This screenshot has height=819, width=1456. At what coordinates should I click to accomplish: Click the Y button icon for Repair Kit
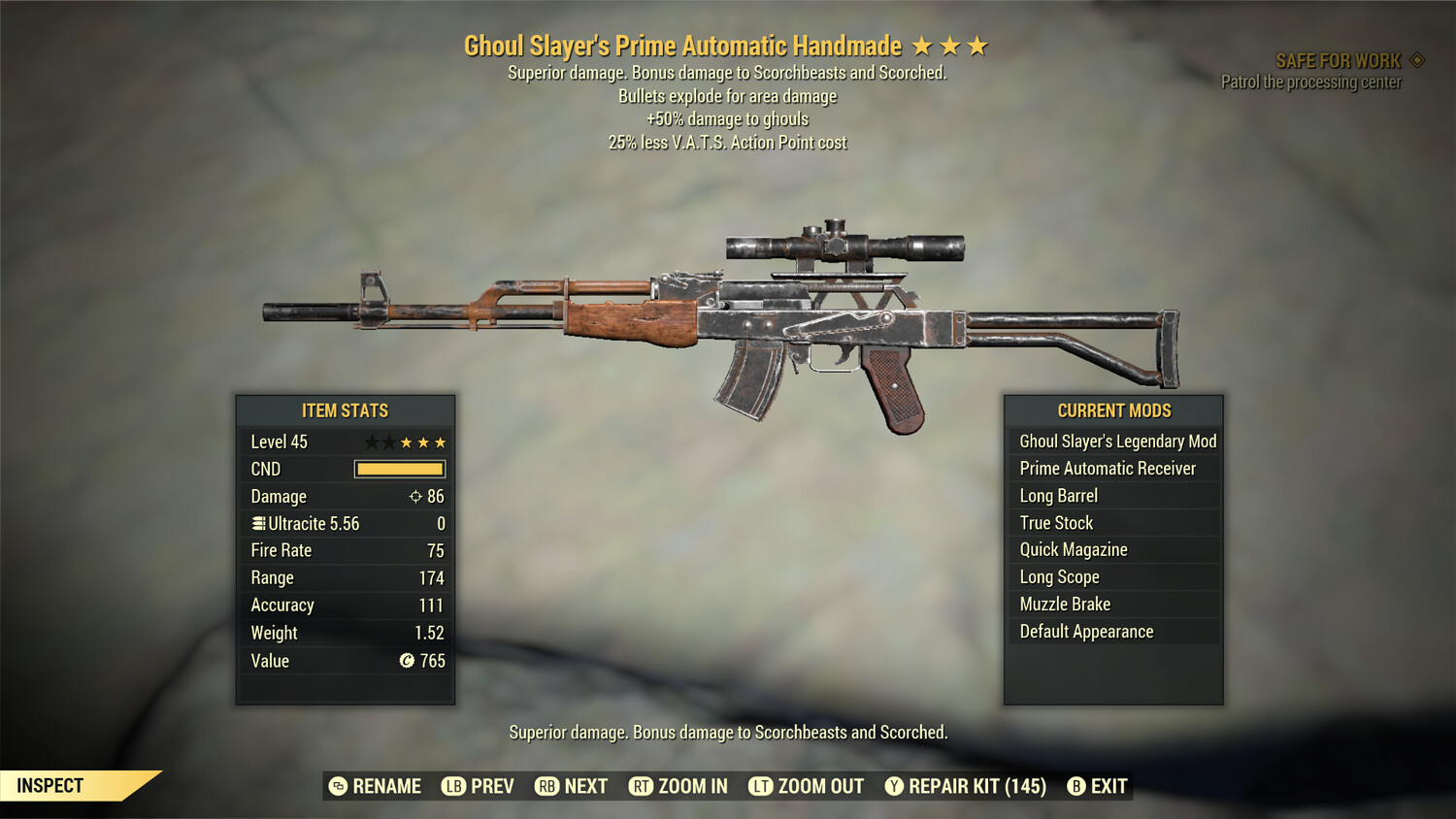894,786
